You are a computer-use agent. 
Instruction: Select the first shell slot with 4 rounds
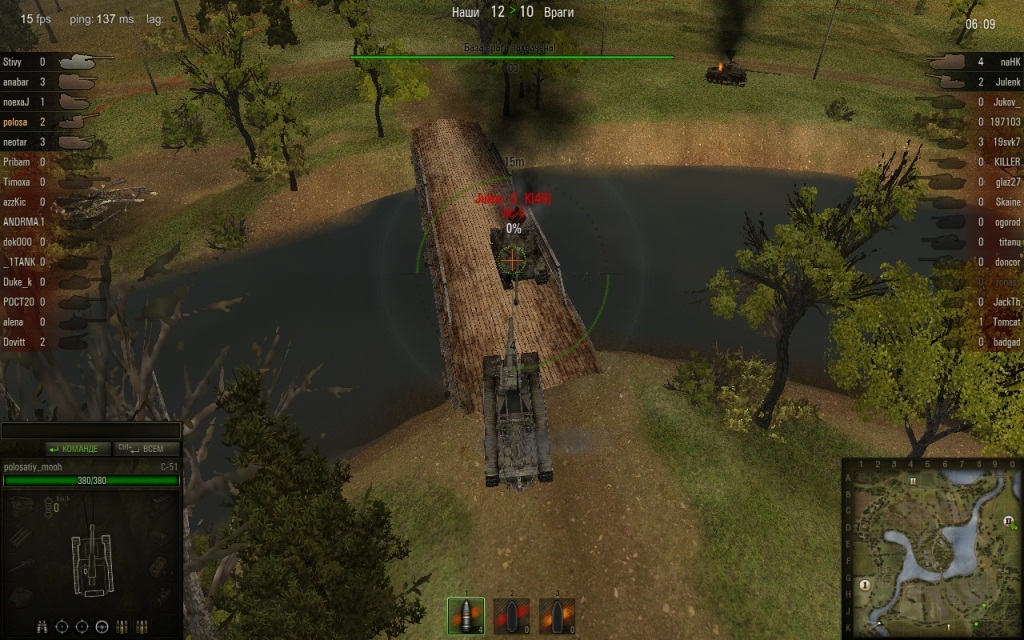[465, 615]
